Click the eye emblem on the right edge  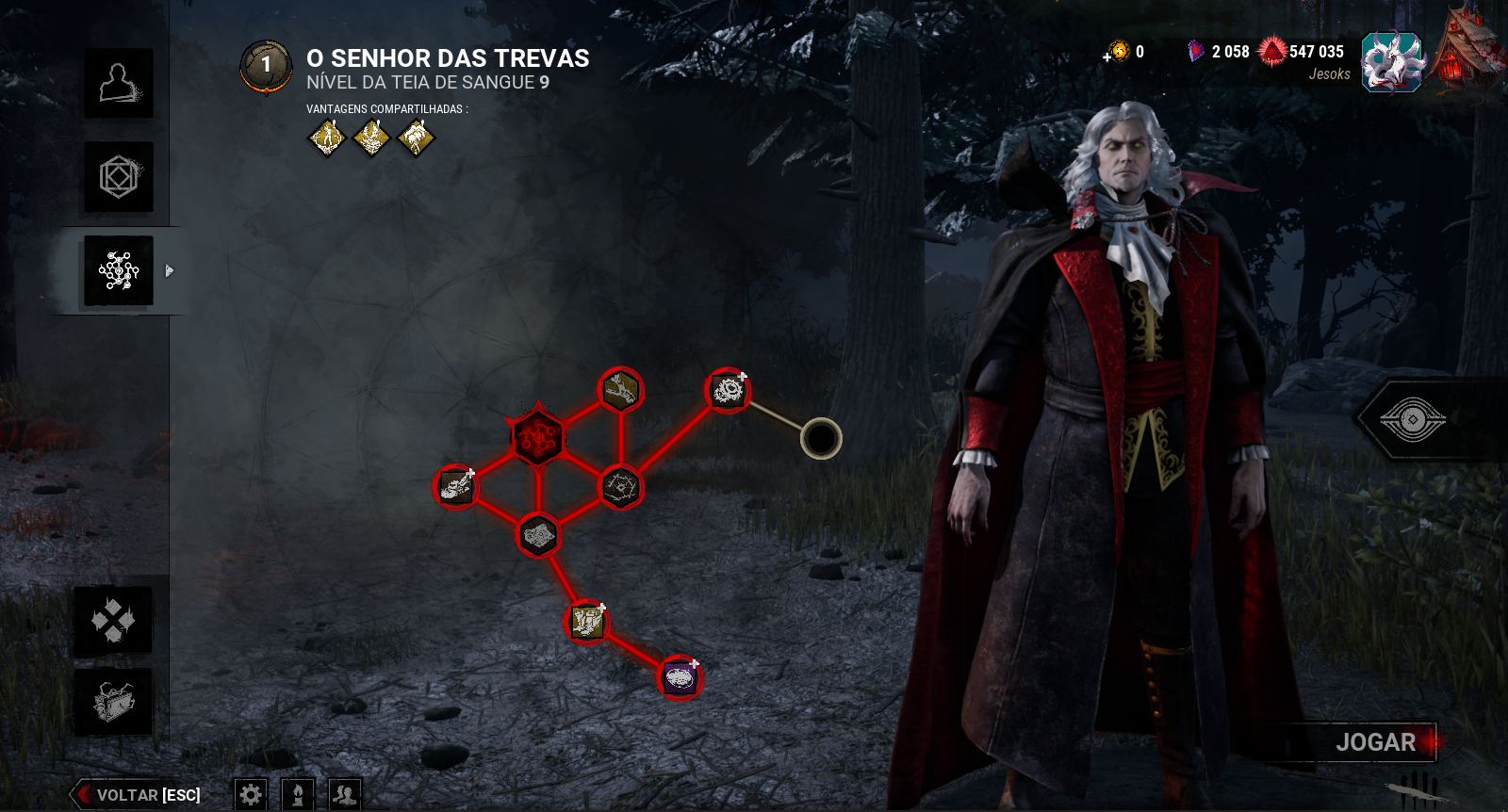tap(1411, 421)
